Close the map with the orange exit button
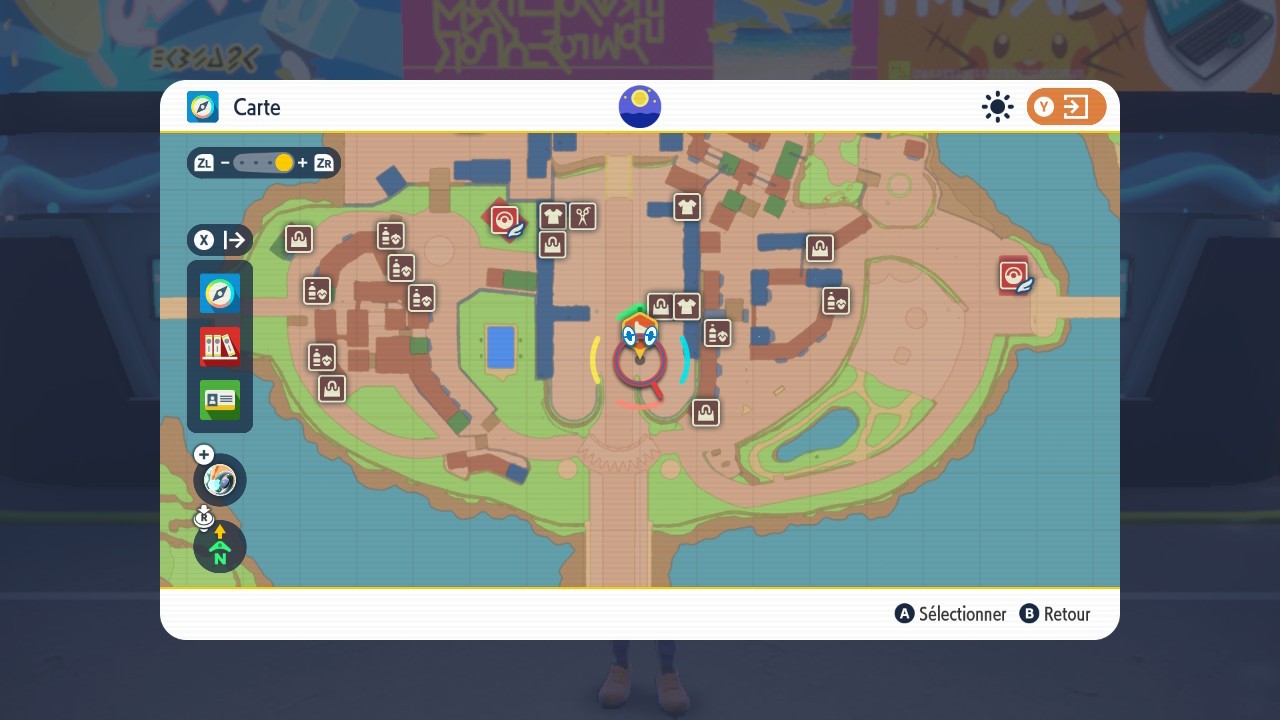 point(1066,107)
